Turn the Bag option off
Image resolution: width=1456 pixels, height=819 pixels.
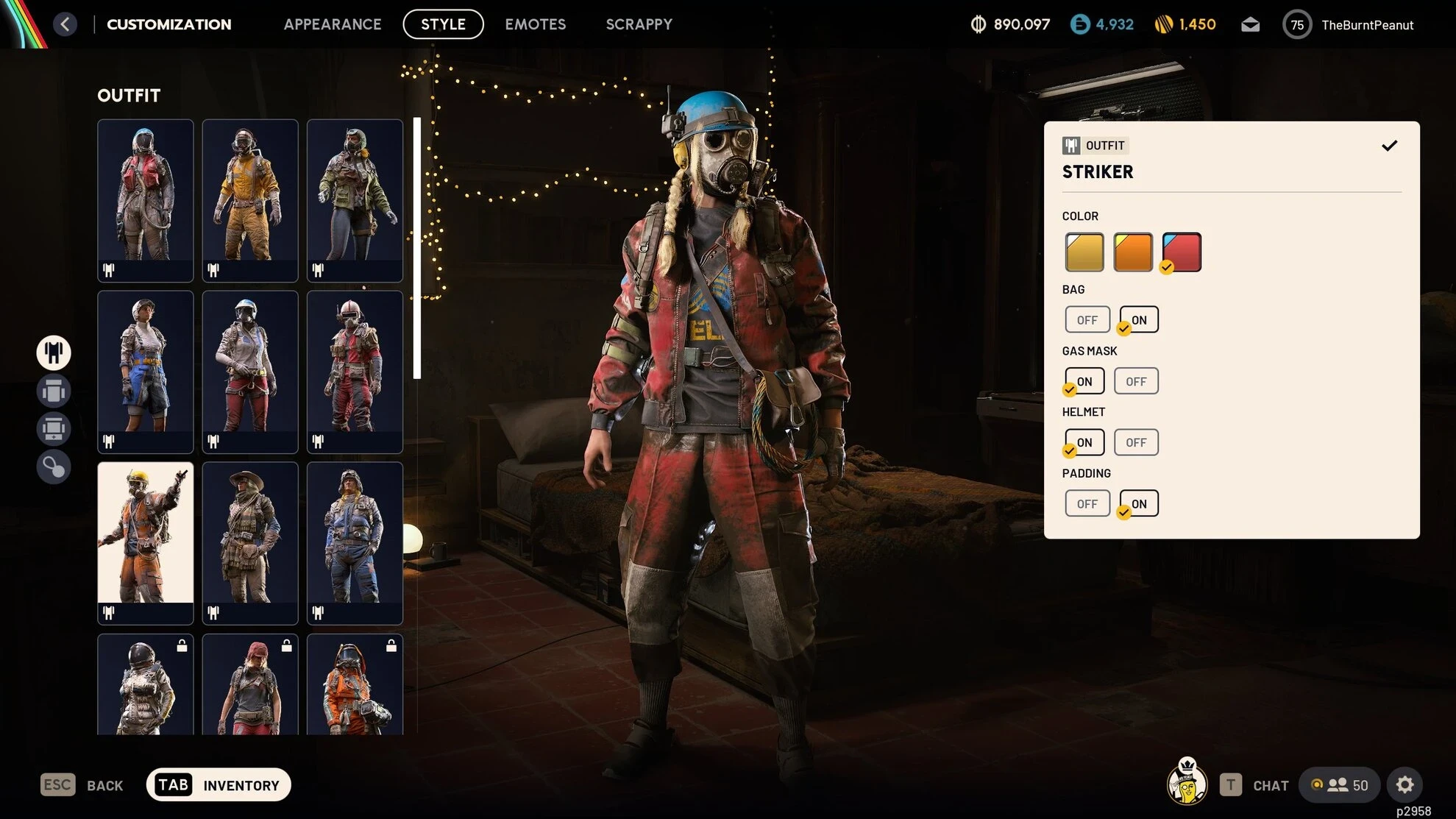(x=1087, y=320)
